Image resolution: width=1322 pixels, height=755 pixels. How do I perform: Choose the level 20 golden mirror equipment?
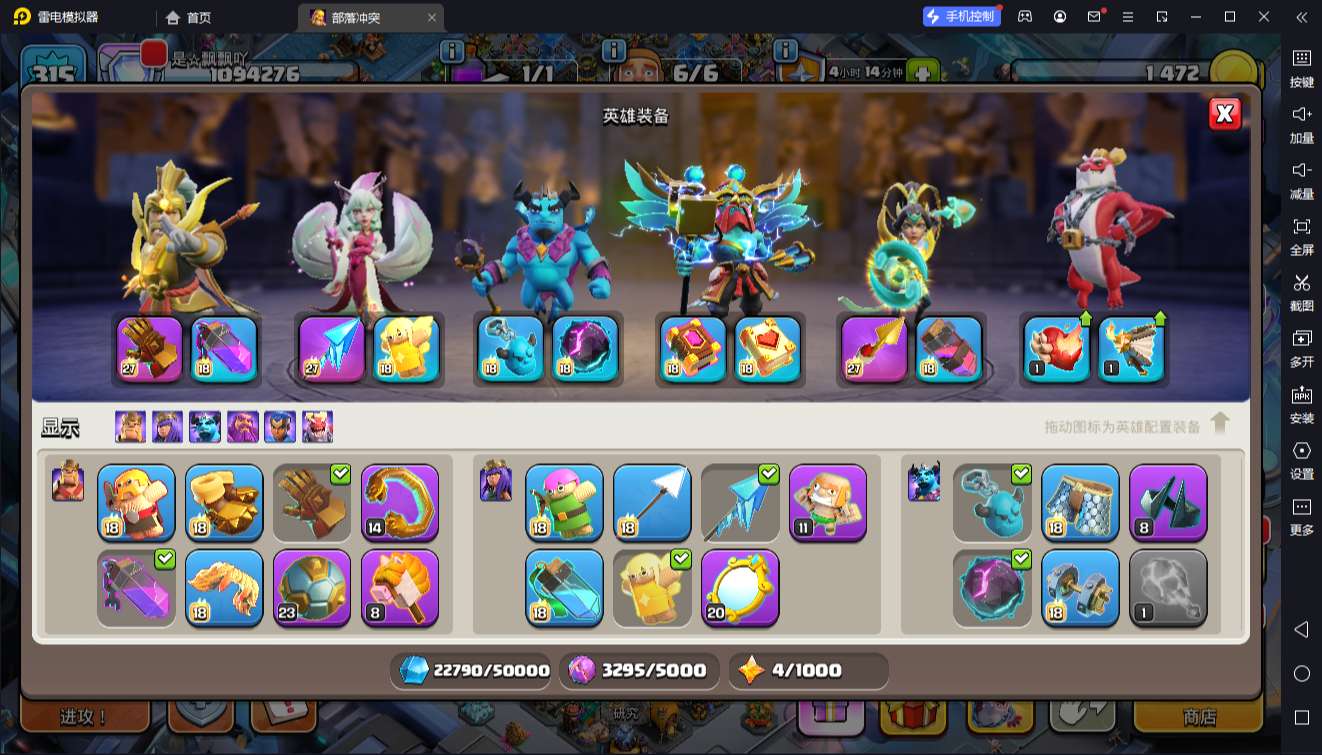point(740,588)
